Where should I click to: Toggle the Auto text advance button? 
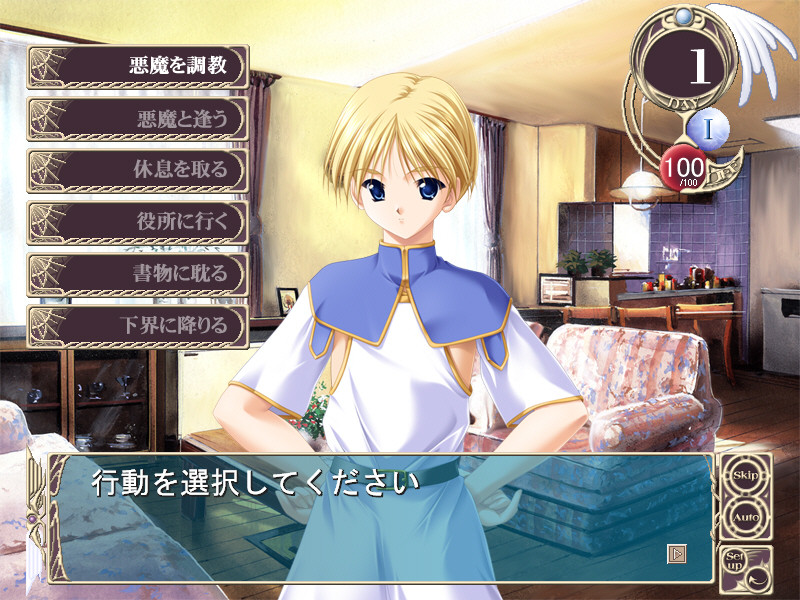(743, 517)
